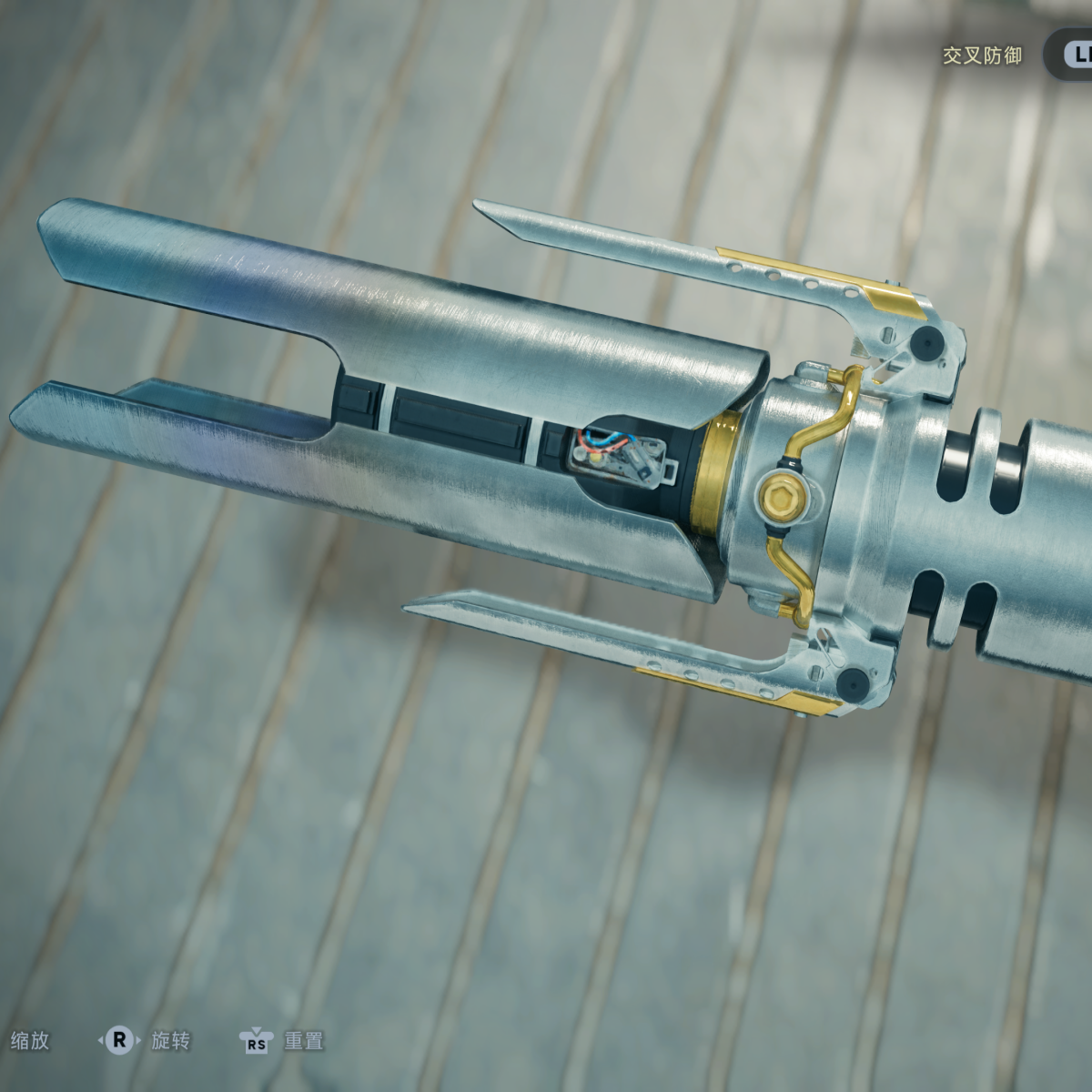Viewport: 1092px width, 1092px height.
Task: Click the 重置 reset view option
Action: click(302, 1040)
